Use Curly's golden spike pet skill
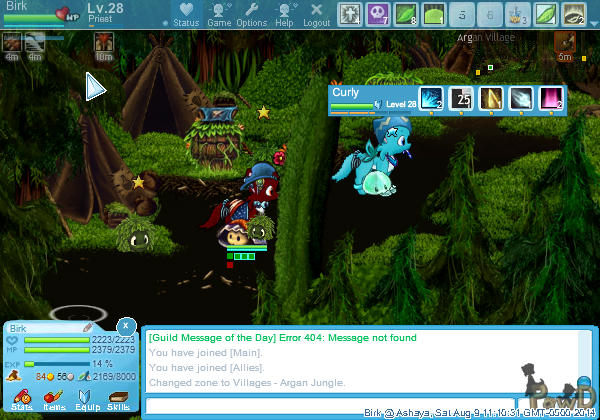The image size is (600, 420). tap(491, 98)
